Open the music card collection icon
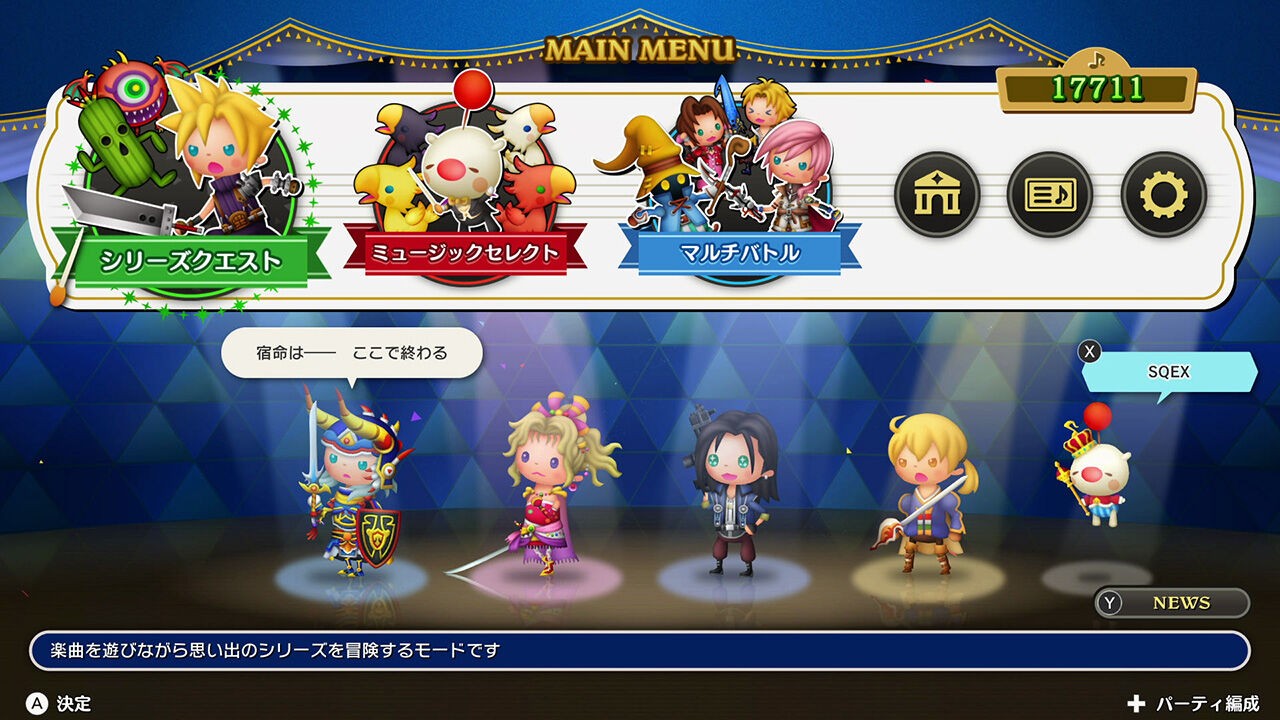 1050,195
